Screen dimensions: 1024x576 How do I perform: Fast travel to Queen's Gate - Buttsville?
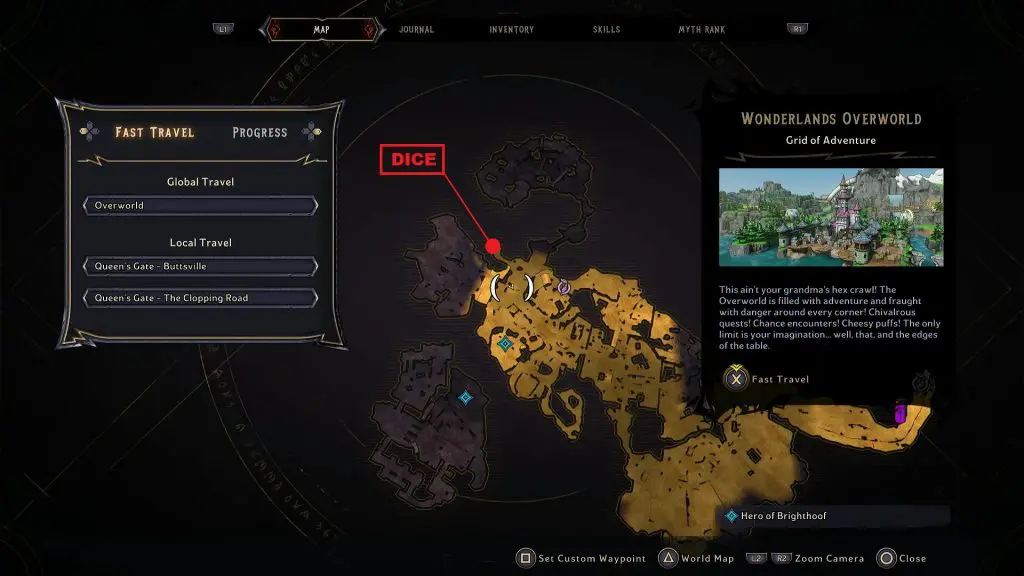[201, 267]
